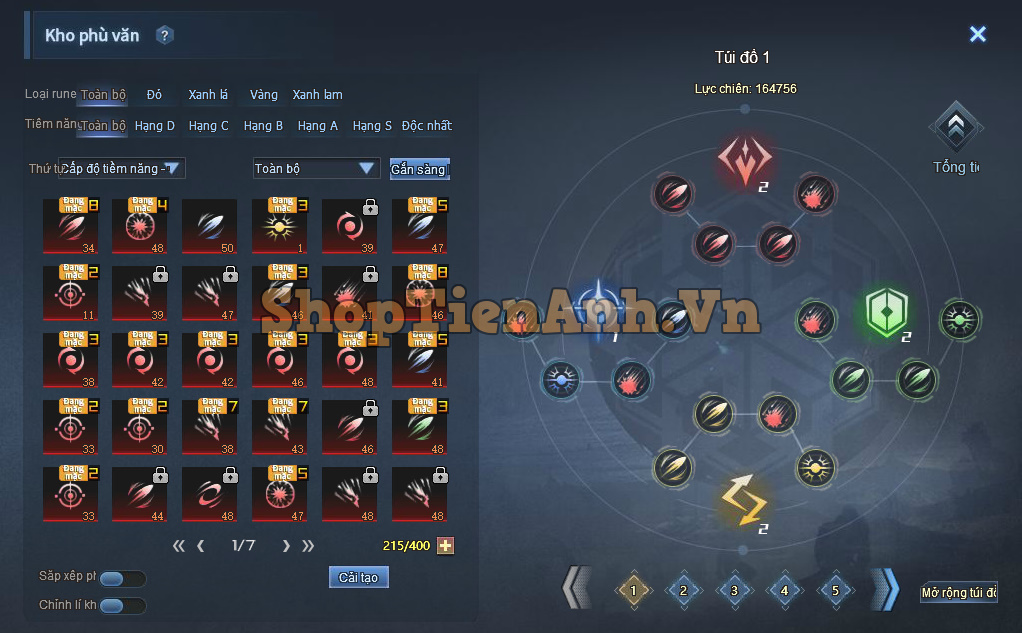This screenshot has height=633, width=1022.
Task: Click Mở rộng túi đồ button
Action: pos(958,593)
